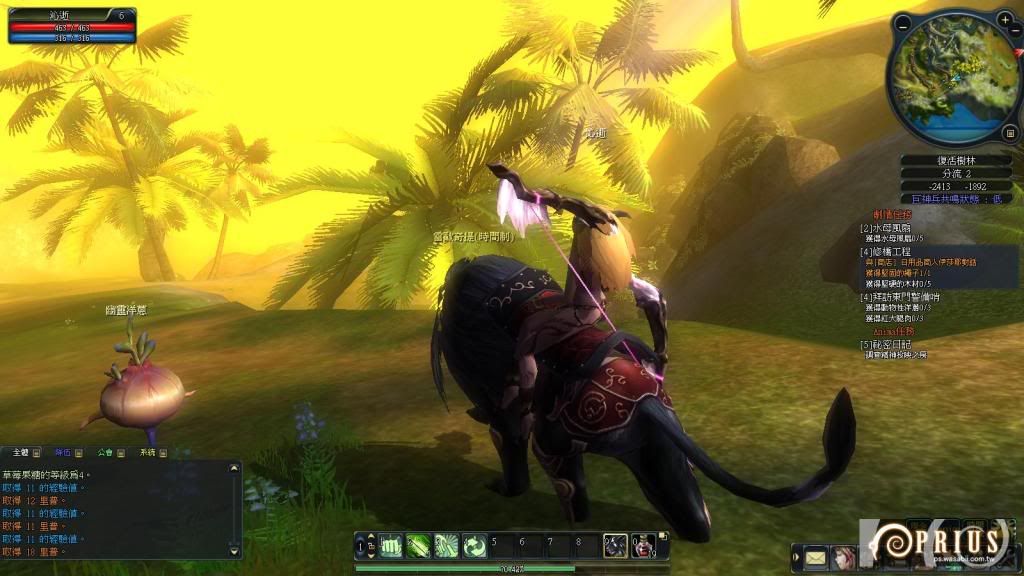Switch to the 全體 chat tab
This screenshot has height=576, width=1024.
coord(21,453)
